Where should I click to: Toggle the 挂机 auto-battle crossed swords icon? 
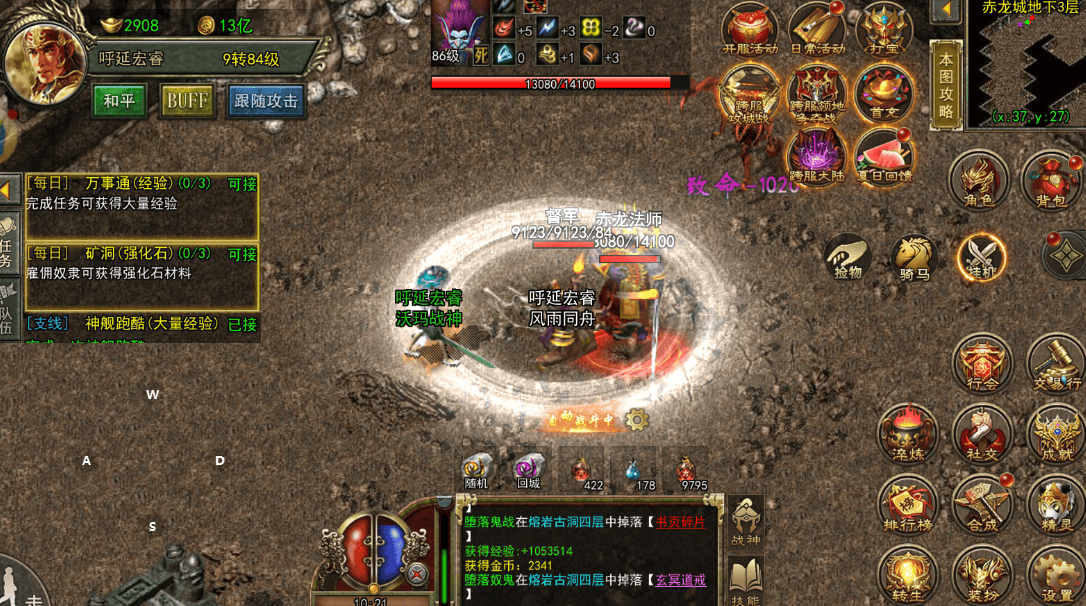point(981,256)
